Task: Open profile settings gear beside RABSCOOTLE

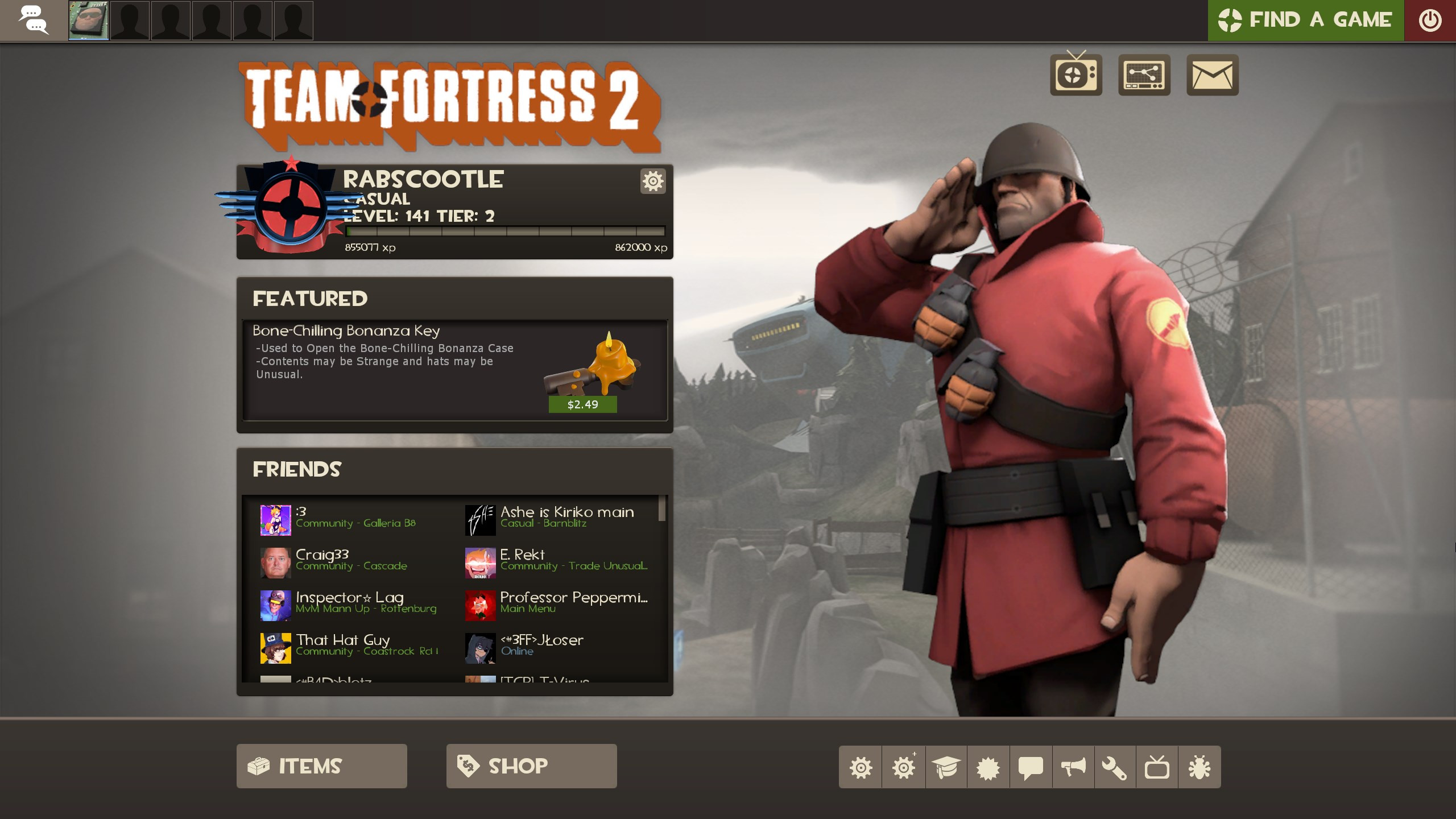Action: 652,181
